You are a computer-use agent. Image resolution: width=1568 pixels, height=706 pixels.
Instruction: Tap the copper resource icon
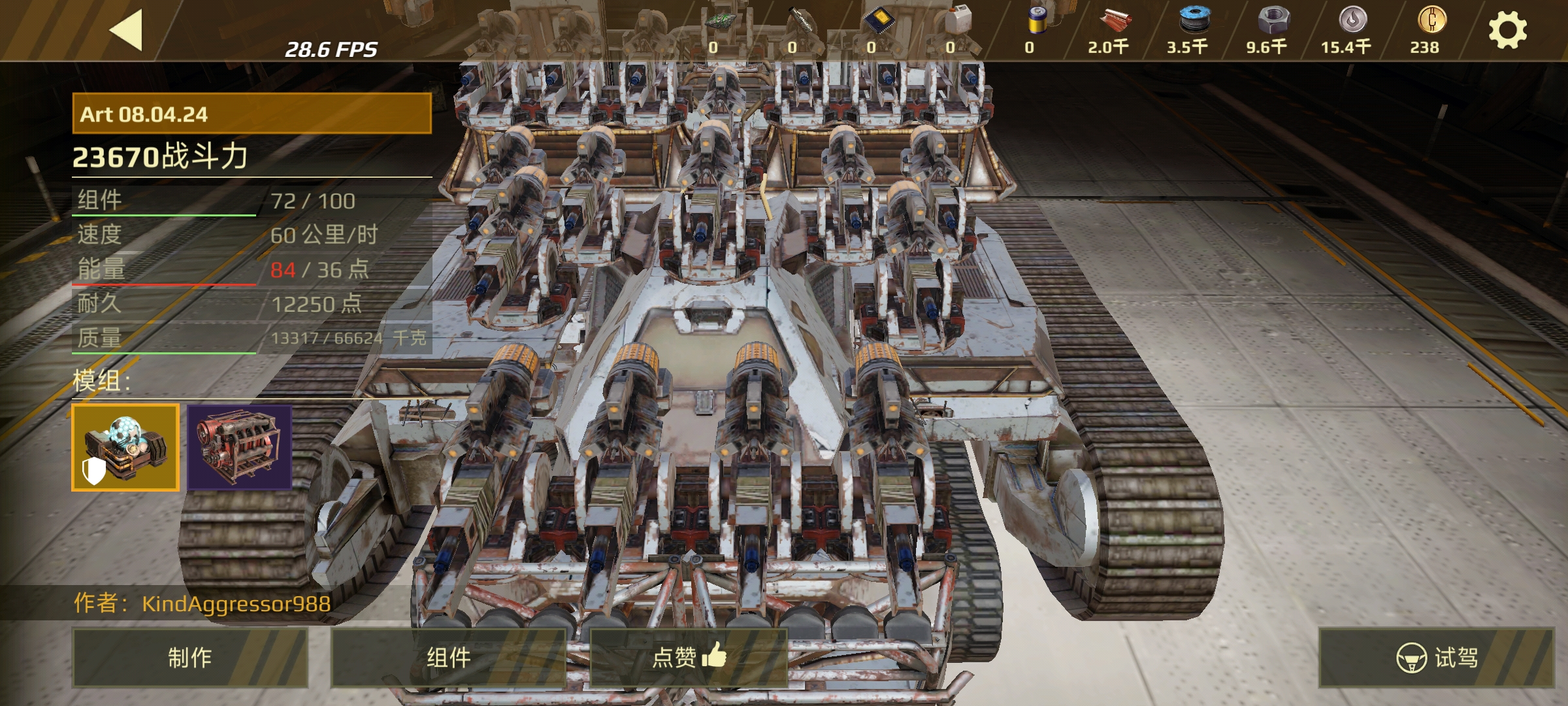1114,22
